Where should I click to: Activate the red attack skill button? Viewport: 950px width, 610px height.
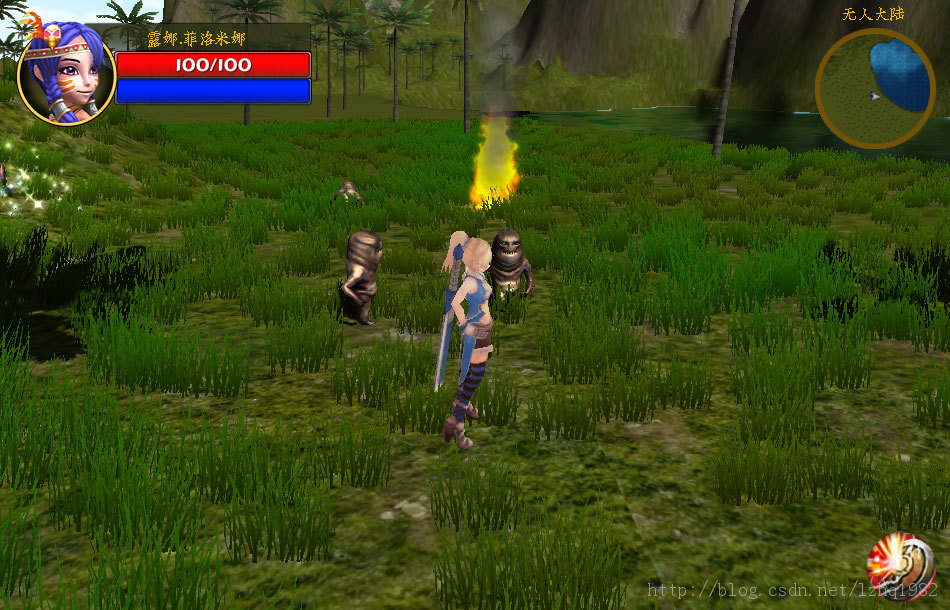click(901, 566)
